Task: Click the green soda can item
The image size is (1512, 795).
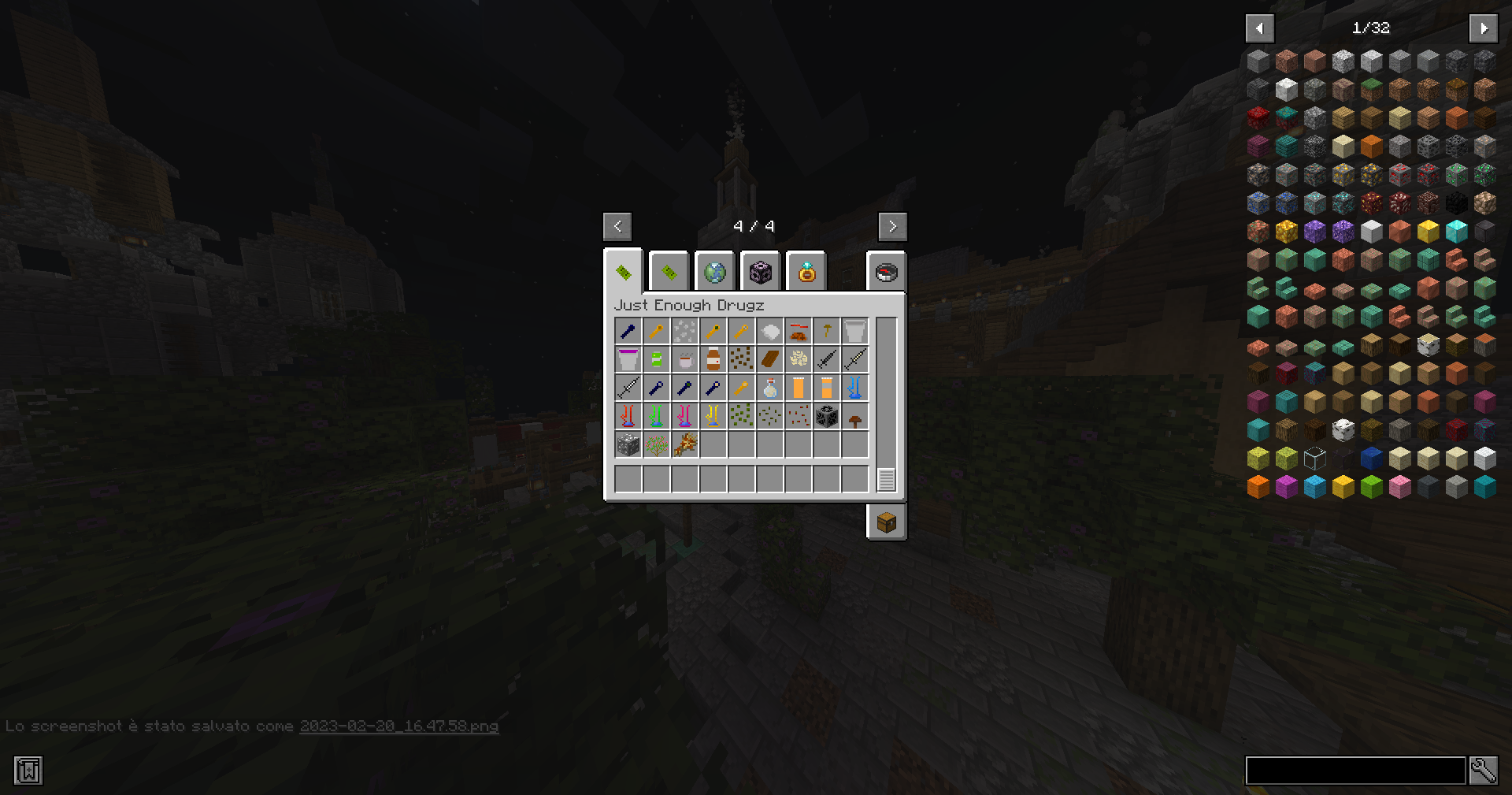Action: coord(657,359)
